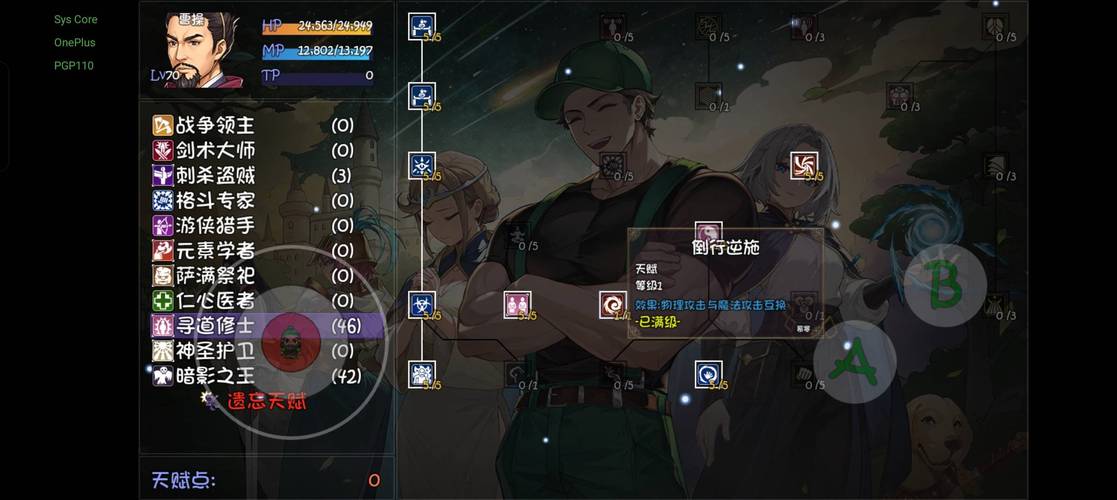Switch to 游侠猎手 talent tree

pos(215,226)
